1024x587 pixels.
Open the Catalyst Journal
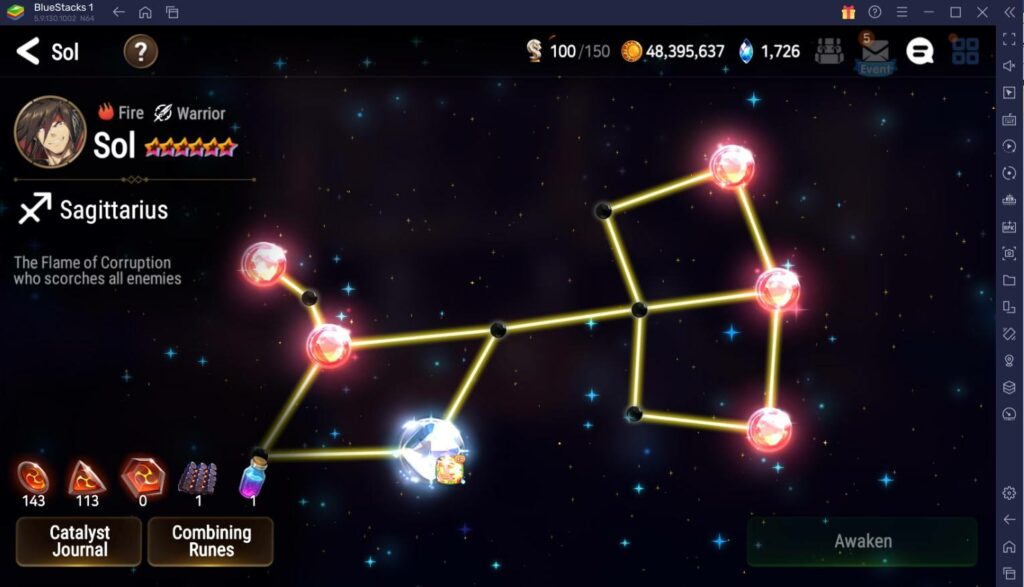pos(79,541)
